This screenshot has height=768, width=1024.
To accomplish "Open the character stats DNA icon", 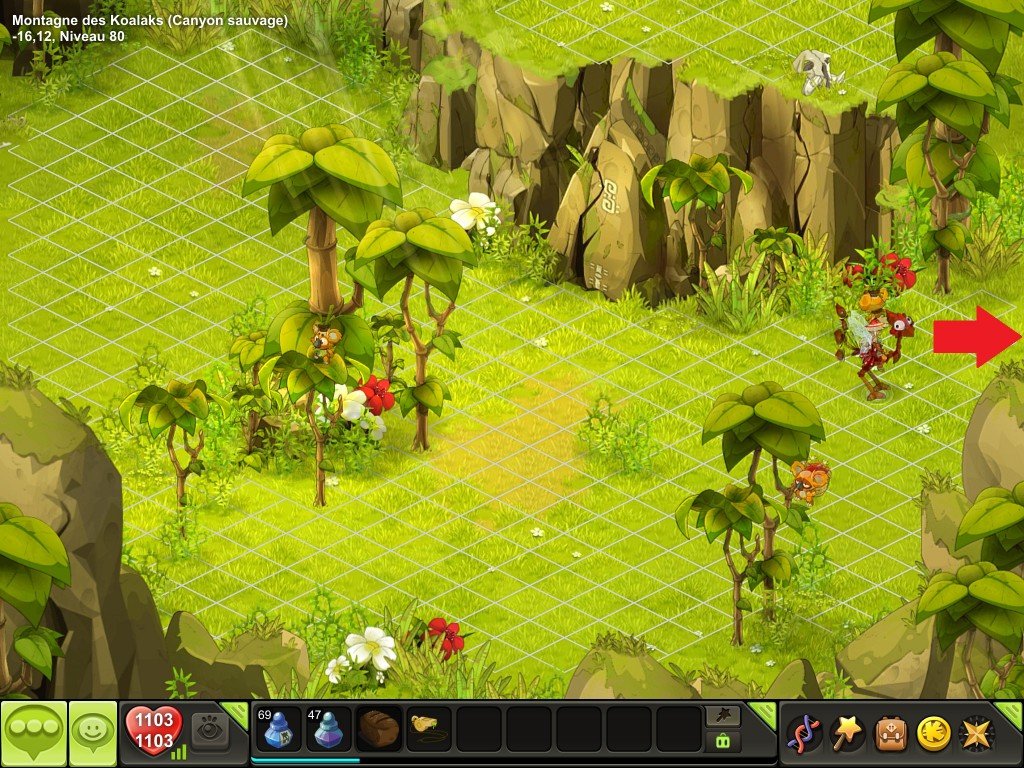I will pyautogui.click(x=804, y=733).
